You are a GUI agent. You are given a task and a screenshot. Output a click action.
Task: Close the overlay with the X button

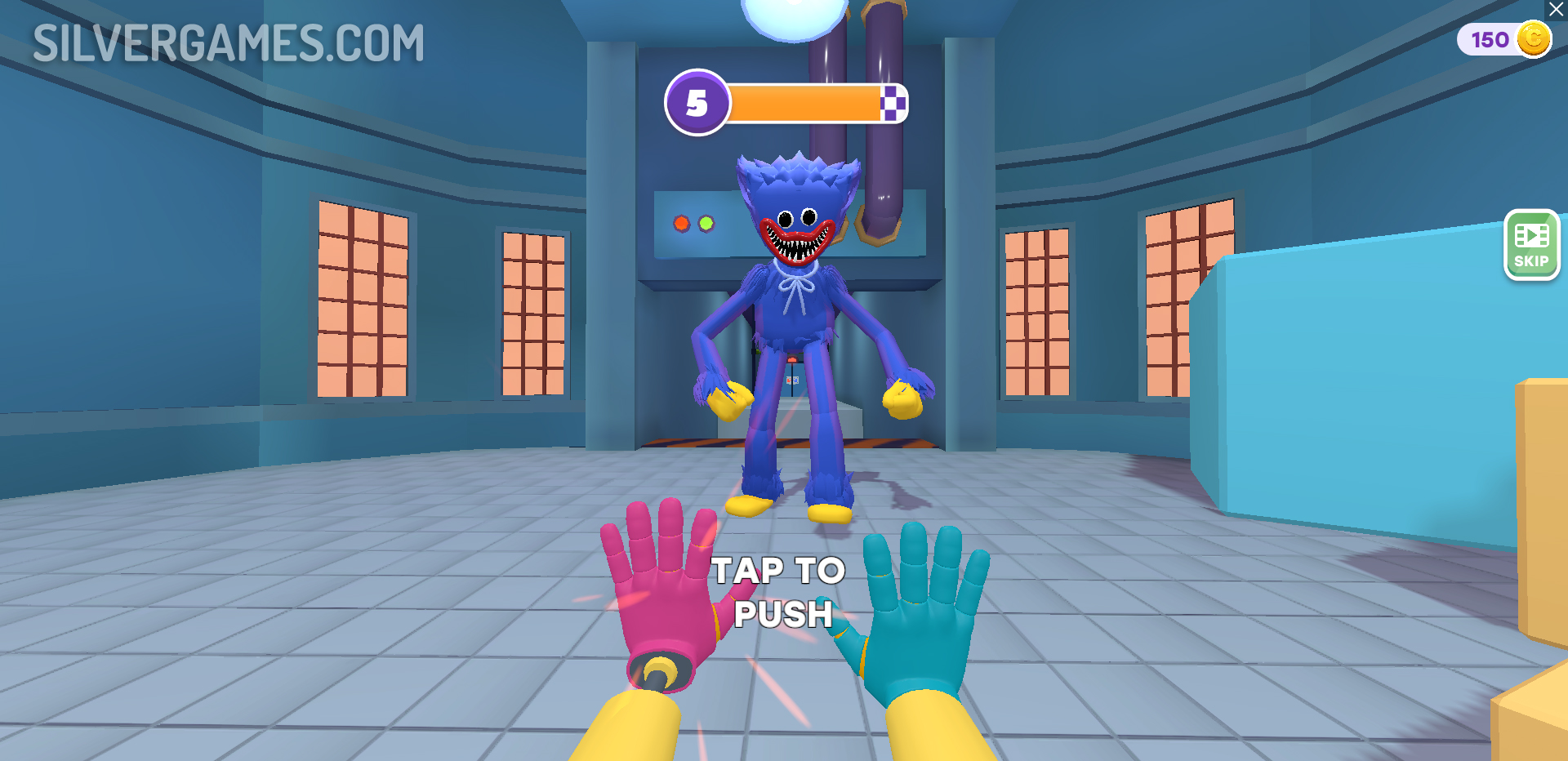pos(1557,10)
